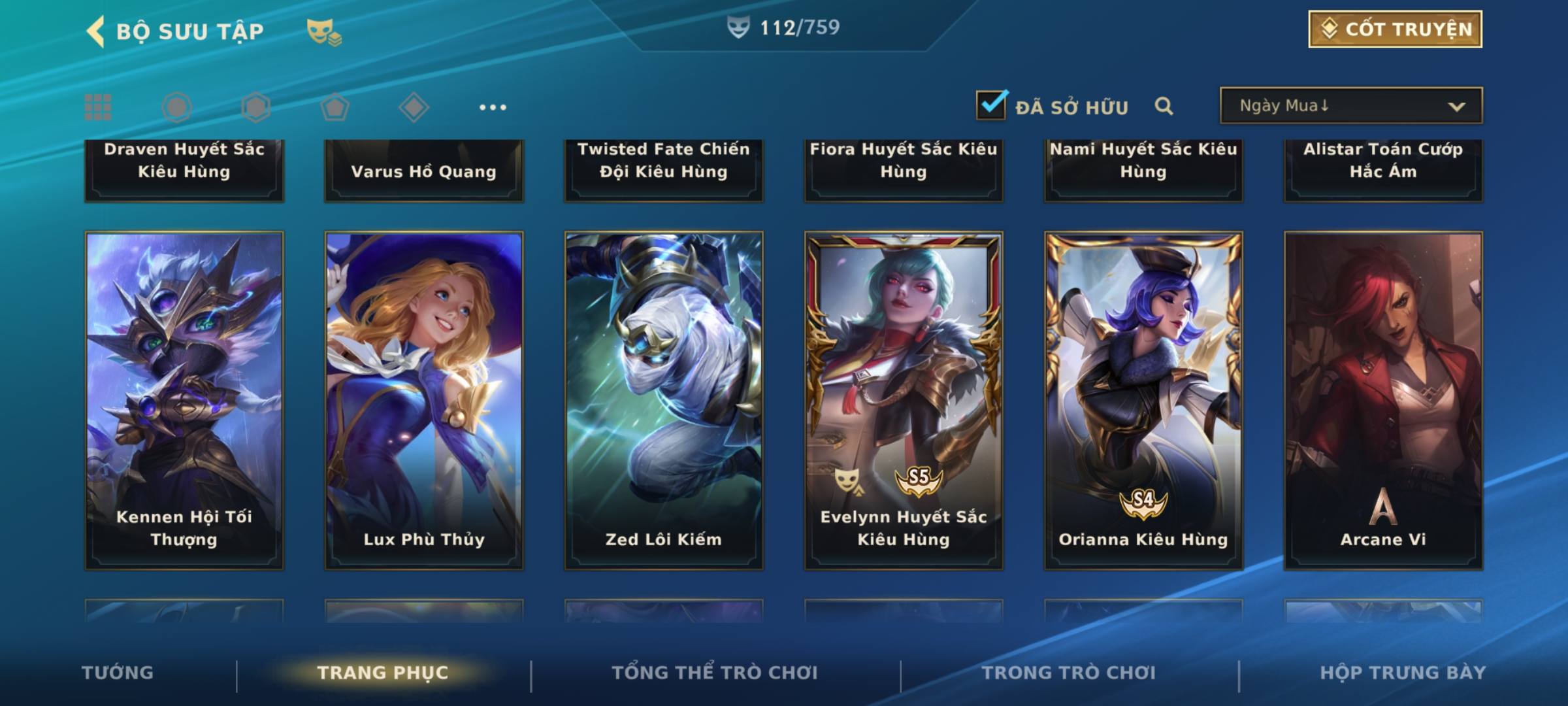Switch to the Tướng tab
Viewport: 1568px width, 706px height.
[x=118, y=673]
